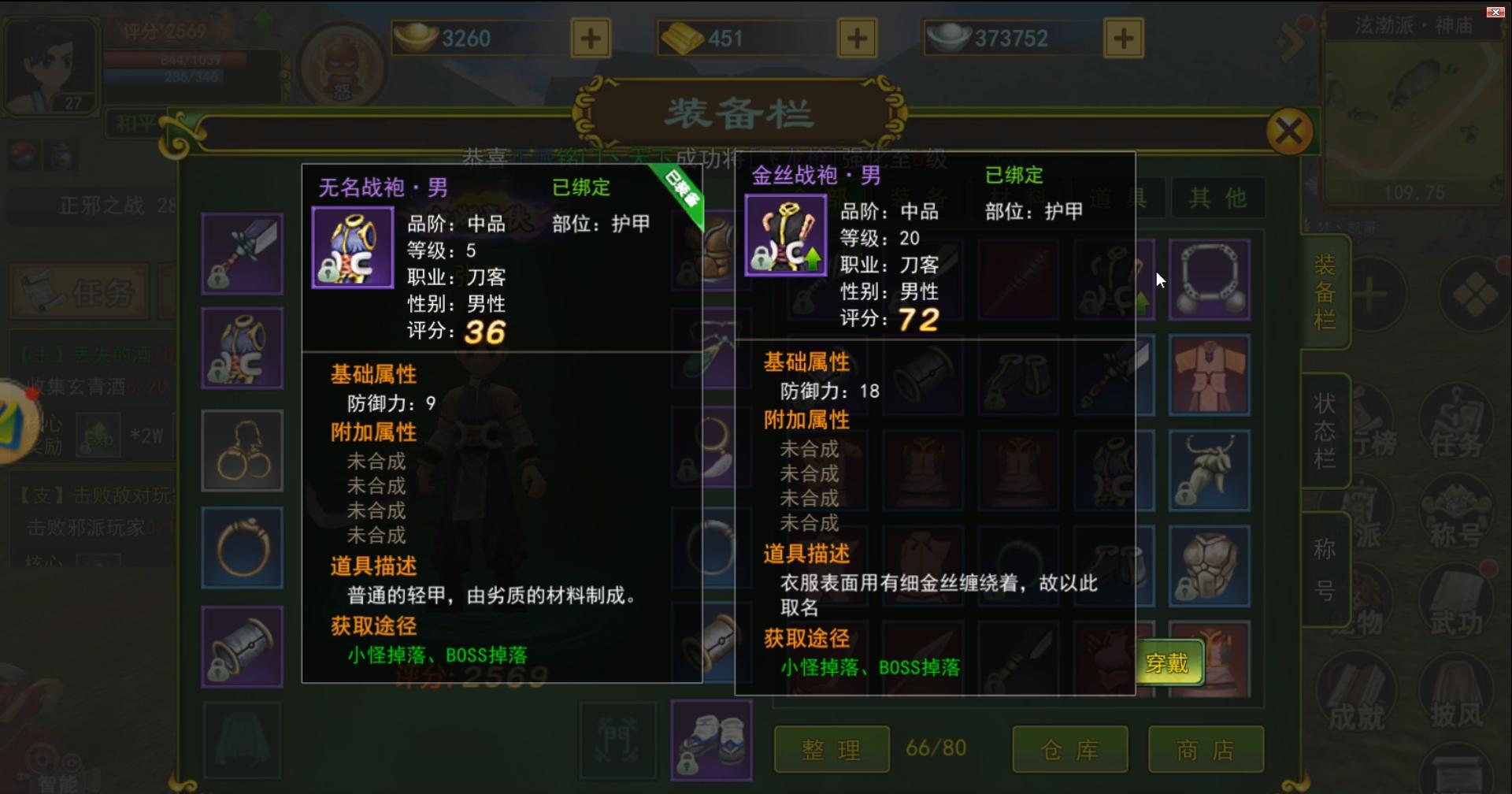Select the blue shoes item at the bottom
This screenshot has height=794, width=1512.
(711, 739)
